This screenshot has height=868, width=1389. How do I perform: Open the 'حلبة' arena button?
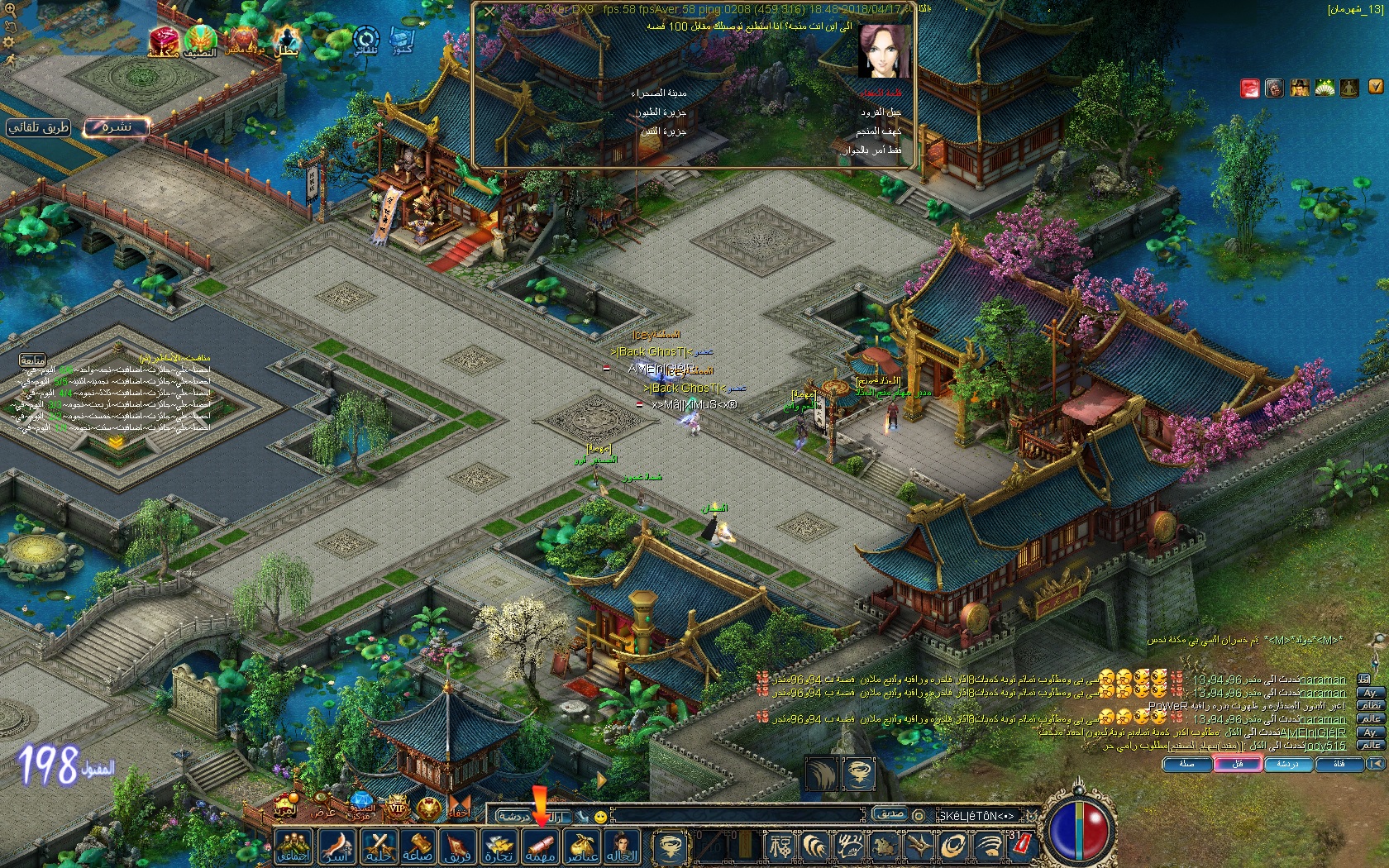pyautogui.click(x=378, y=847)
